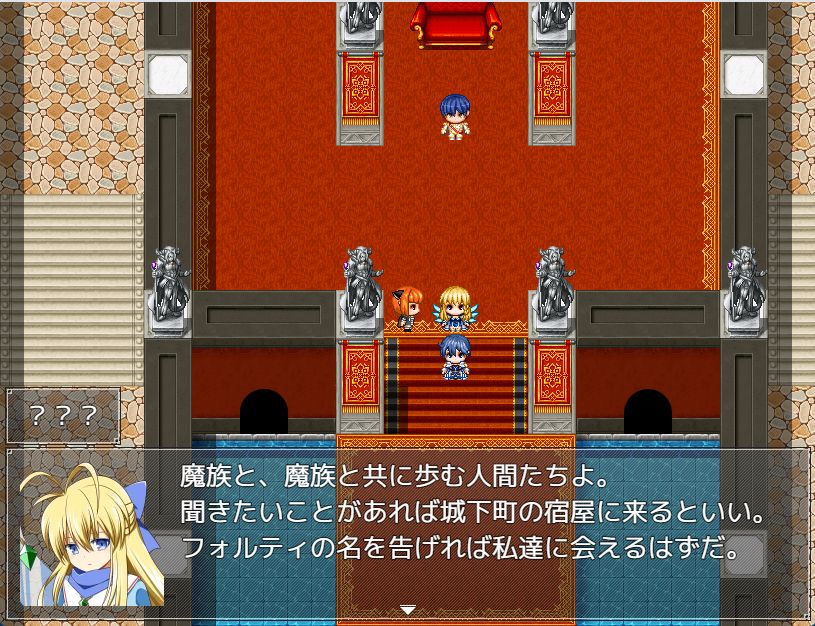This screenshot has height=626, width=815.
Task: Advance dialogue with the white arrow indicator
Action: click(407, 609)
